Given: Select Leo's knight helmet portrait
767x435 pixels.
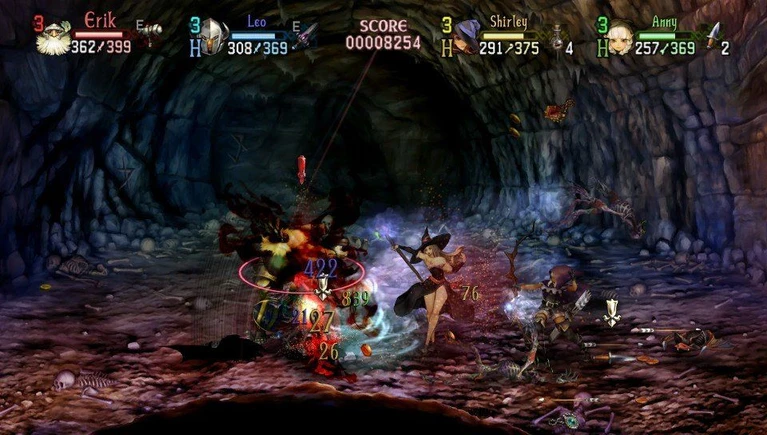Looking at the screenshot, I should (x=213, y=38).
